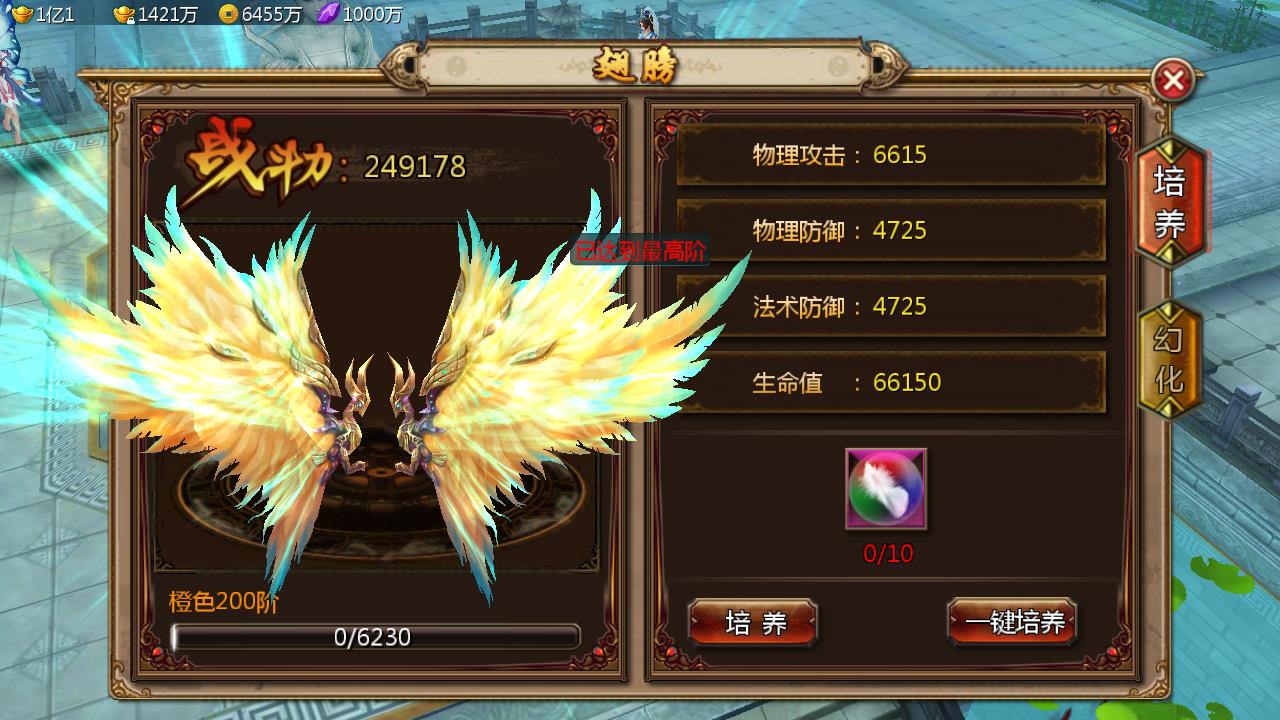Click the 0/6230 progress bar
This screenshot has height=720, width=1280.
pyautogui.click(x=375, y=637)
